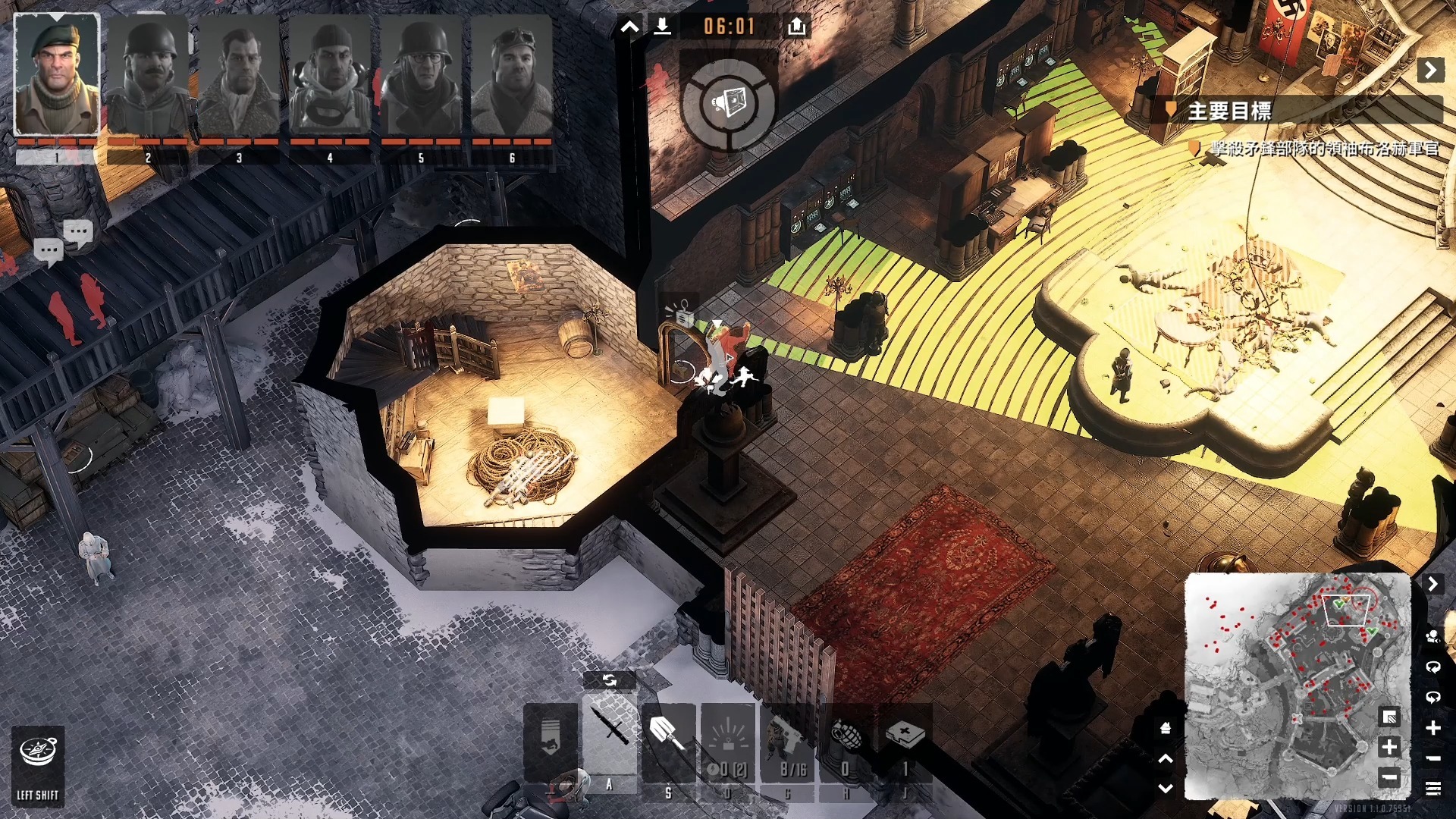Viewport: 1456px width, 819px height.
Task: Zoom in the minimap with plus button
Action: [x=1389, y=747]
